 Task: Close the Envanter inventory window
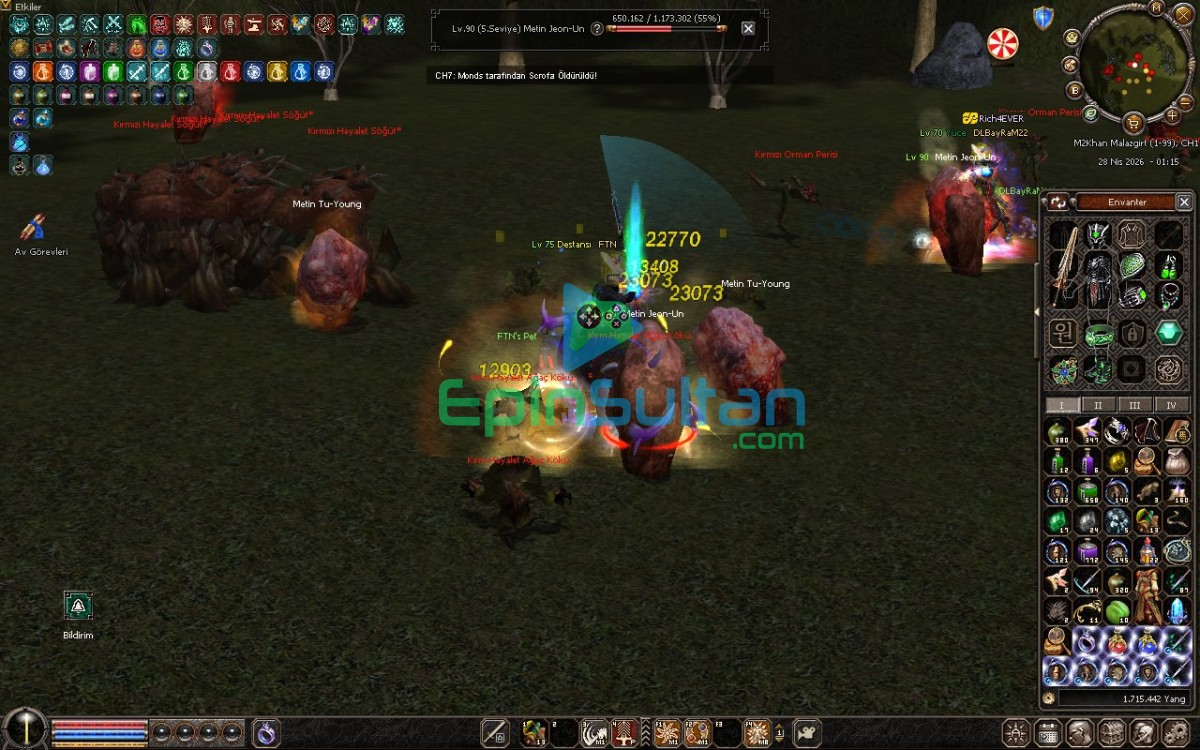tap(1184, 202)
